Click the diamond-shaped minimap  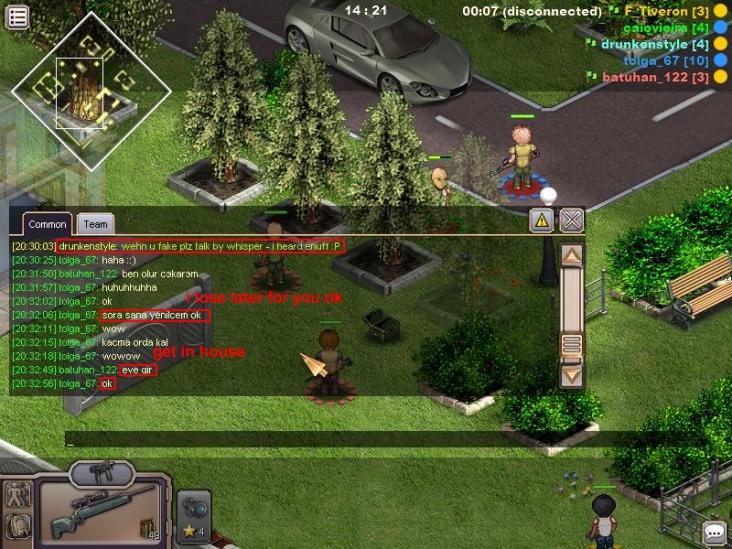[91, 92]
